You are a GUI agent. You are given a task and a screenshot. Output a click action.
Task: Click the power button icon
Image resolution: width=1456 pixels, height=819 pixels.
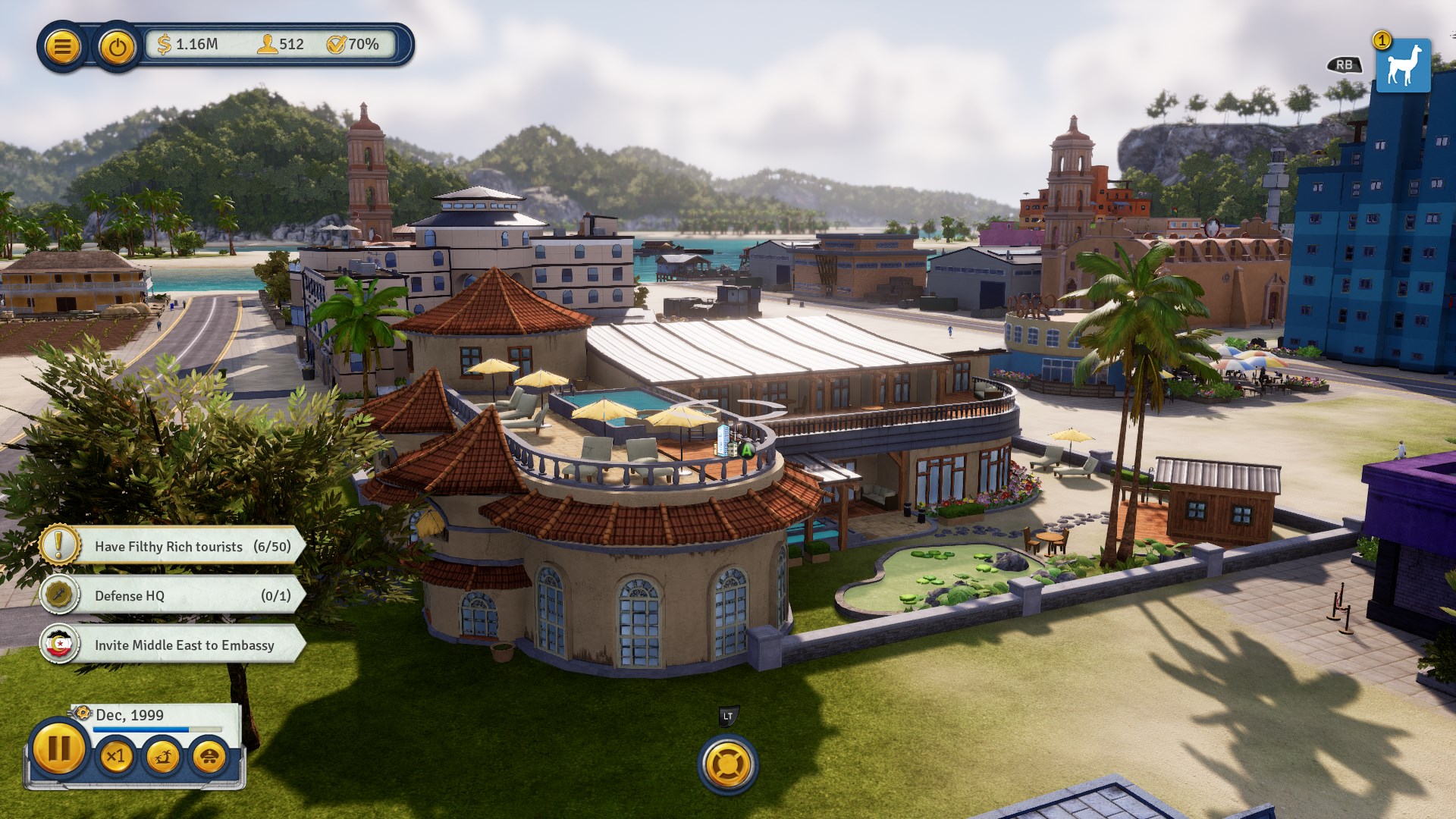pyautogui.click(x=117, y=48)
